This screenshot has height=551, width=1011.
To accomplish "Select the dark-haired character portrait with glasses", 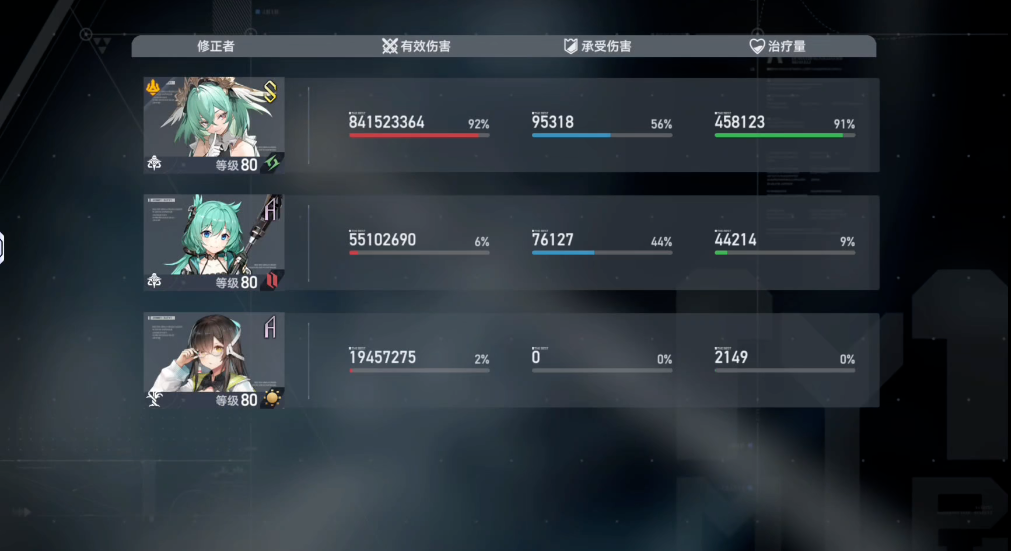I will point(214,360).
